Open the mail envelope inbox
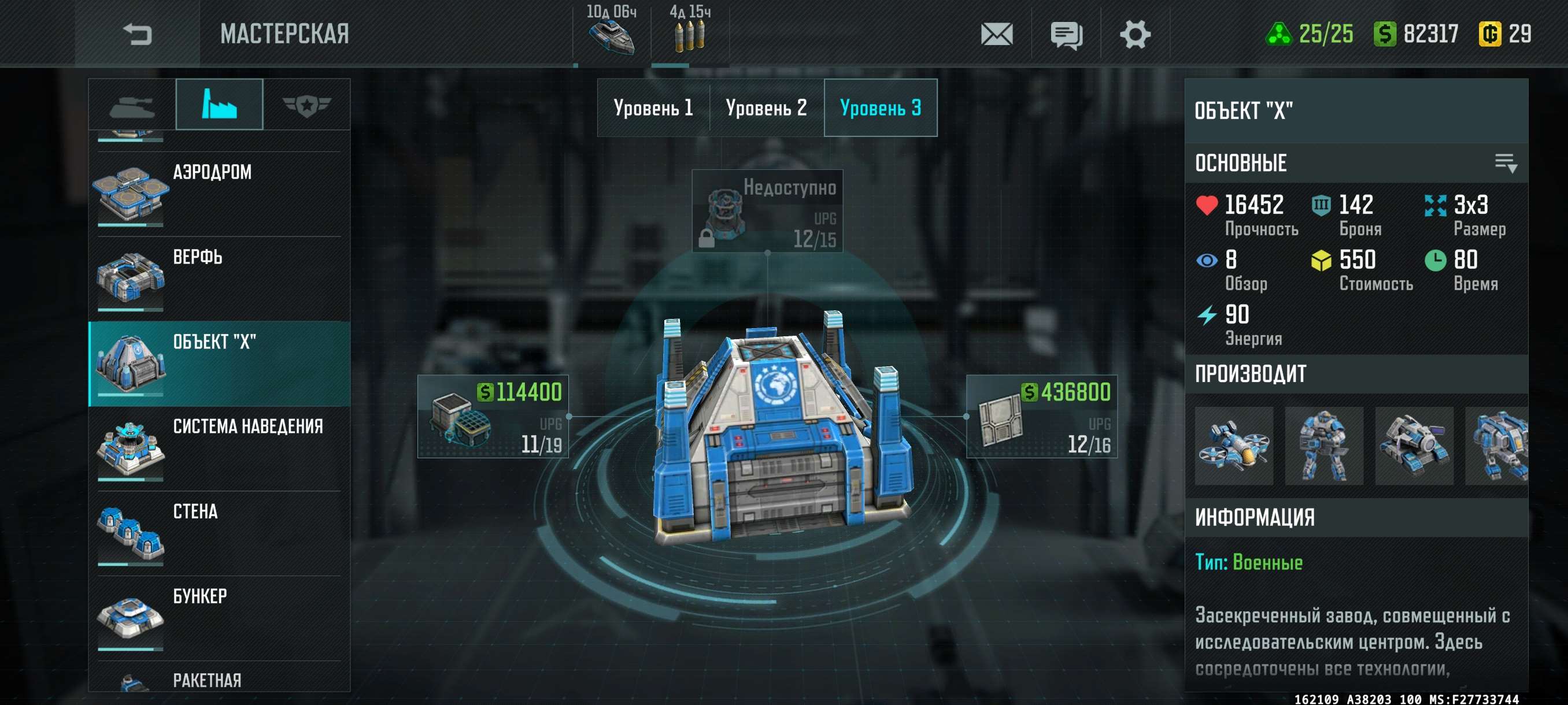Screen dimensions: 1568x705 [x=996, y=34]
